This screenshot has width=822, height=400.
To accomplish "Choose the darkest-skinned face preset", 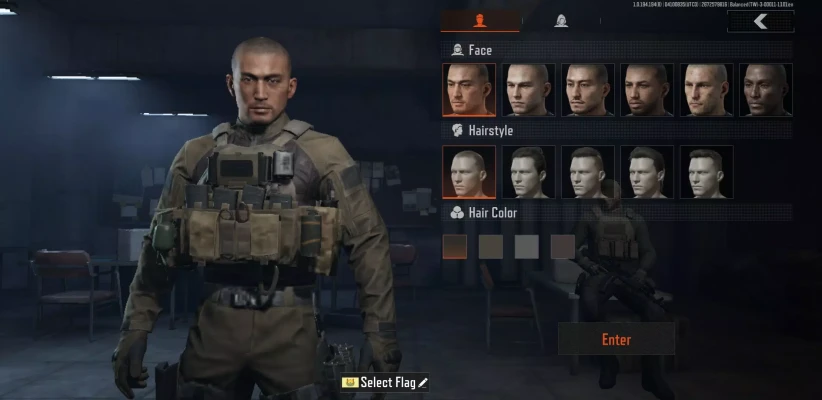I will 766,90.
